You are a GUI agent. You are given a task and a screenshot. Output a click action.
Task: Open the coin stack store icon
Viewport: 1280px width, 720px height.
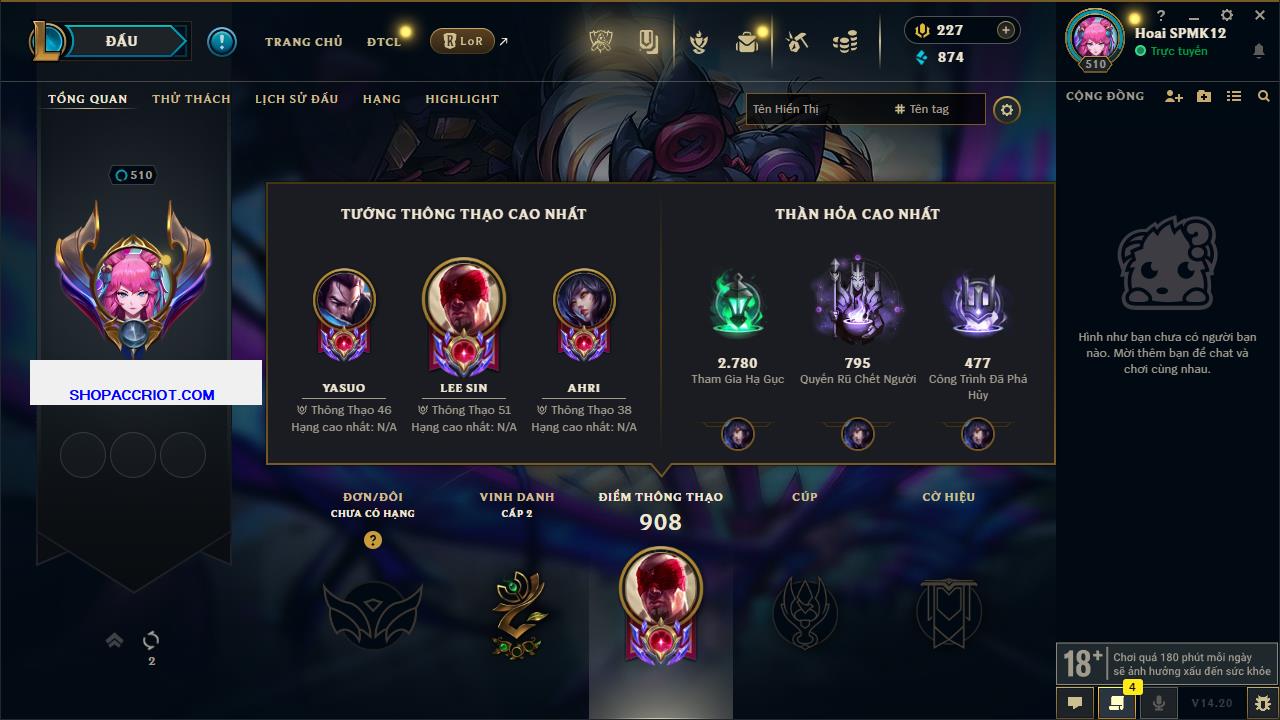click(x=845, y=42)
